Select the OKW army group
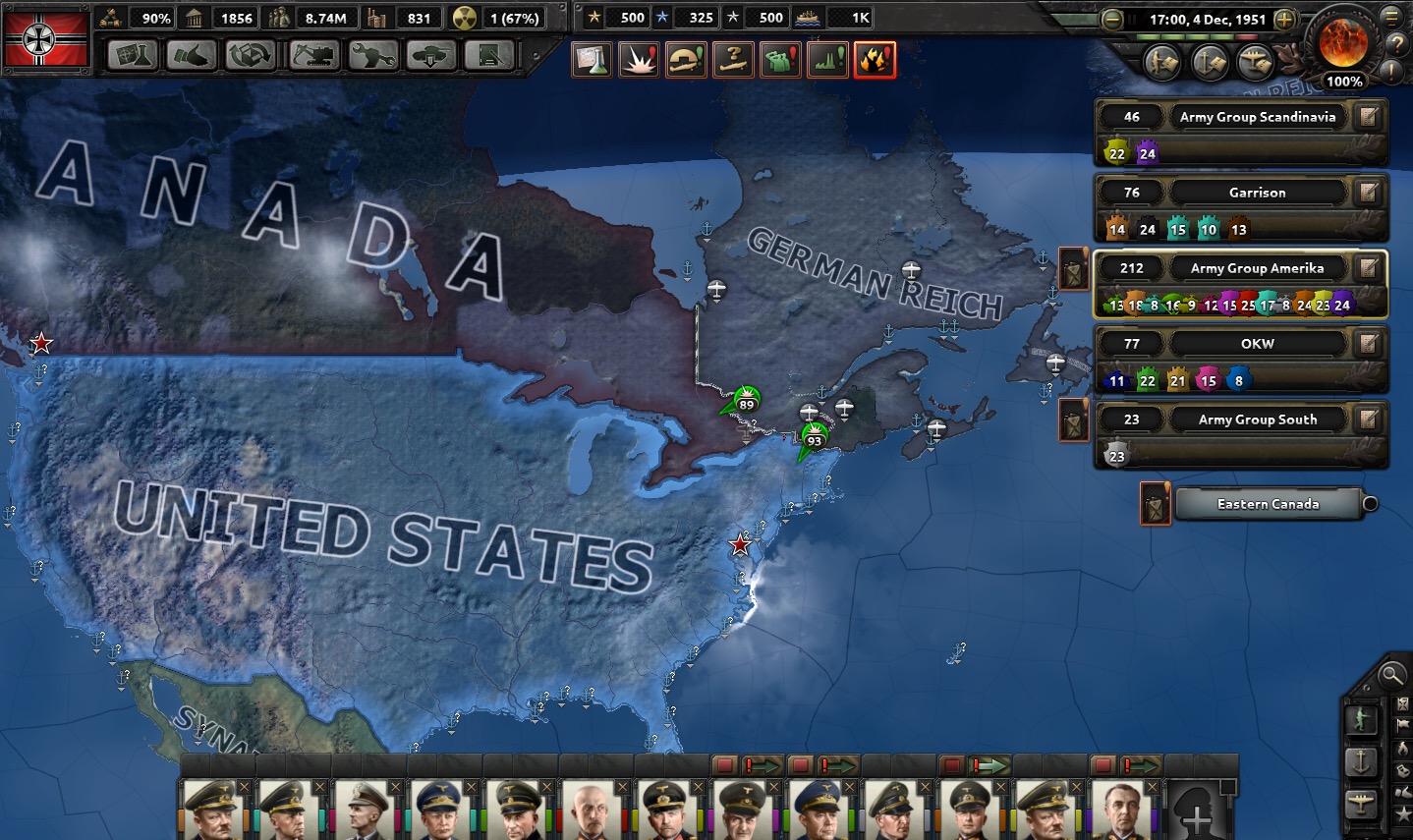1413x840 pixels. pyautogui.click(x=1257, y=344)
